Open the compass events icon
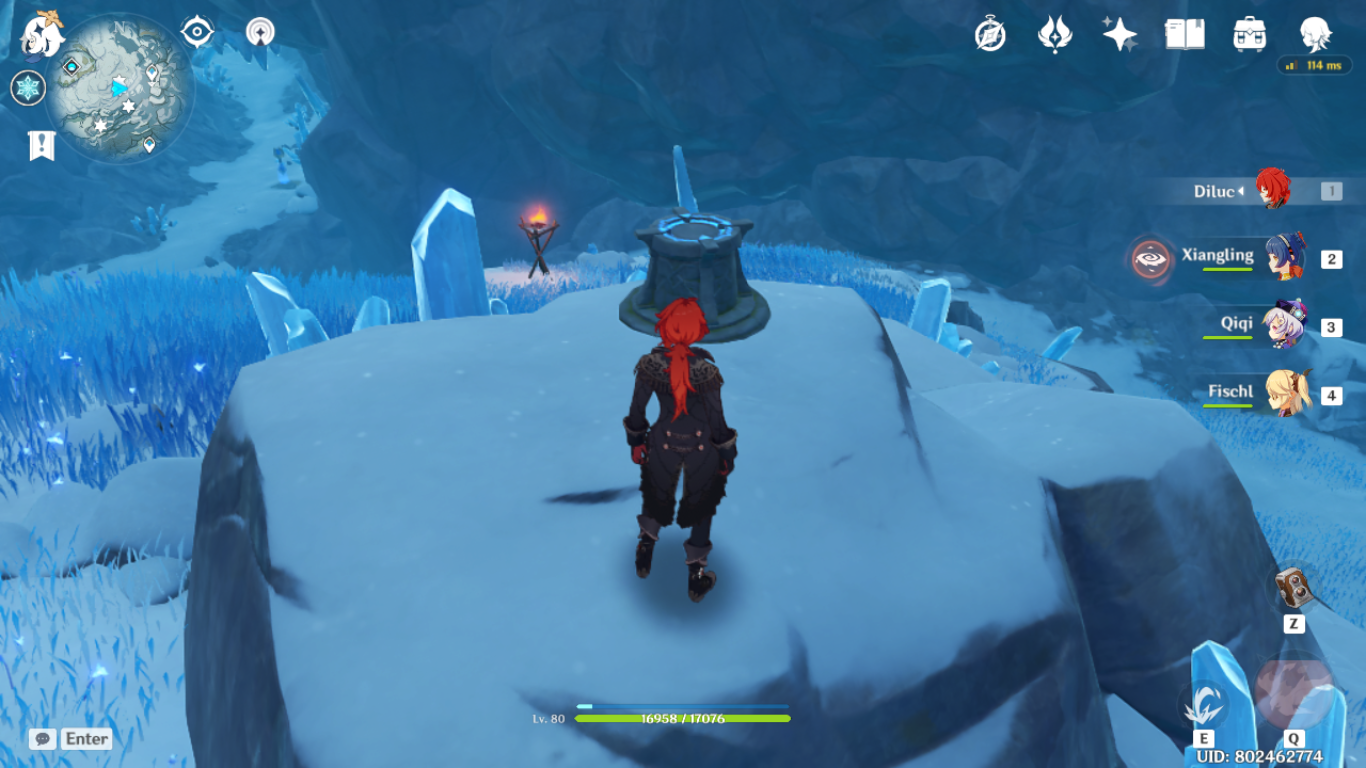This screenshot has width=1366, height=768. pyautogui.click(x=990, y=35)
